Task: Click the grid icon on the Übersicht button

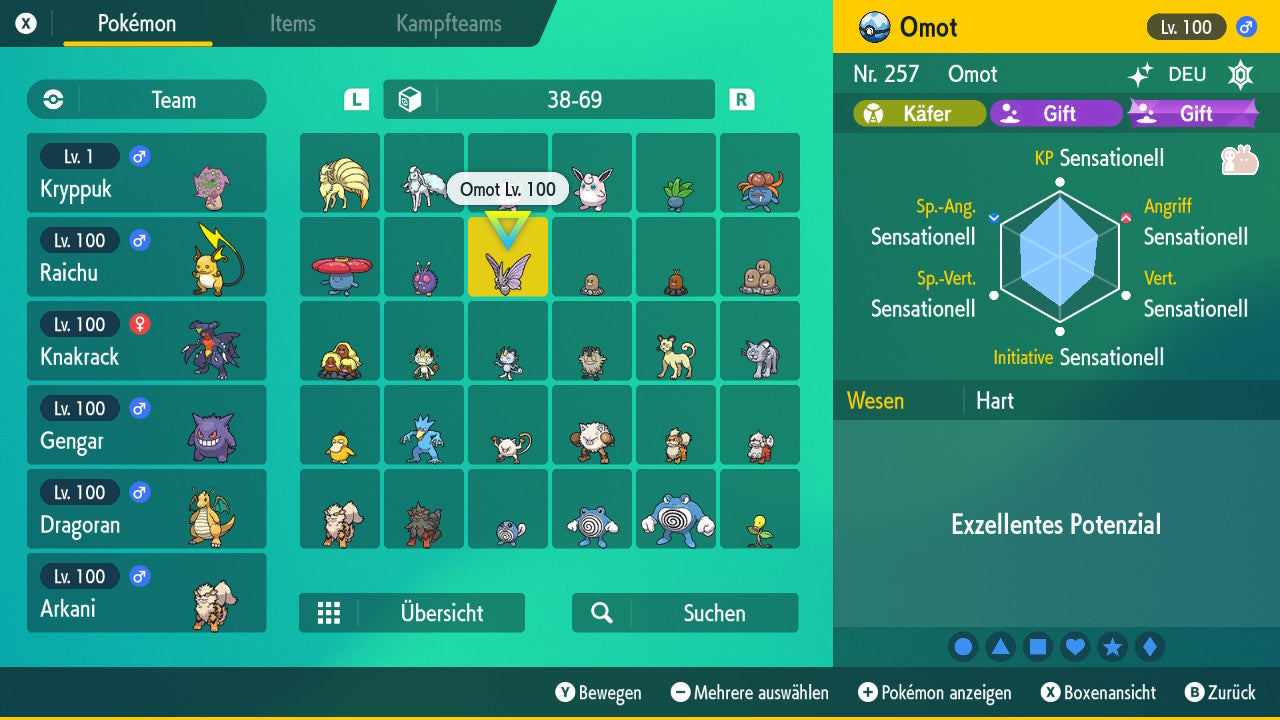Action: coord(329,613)
